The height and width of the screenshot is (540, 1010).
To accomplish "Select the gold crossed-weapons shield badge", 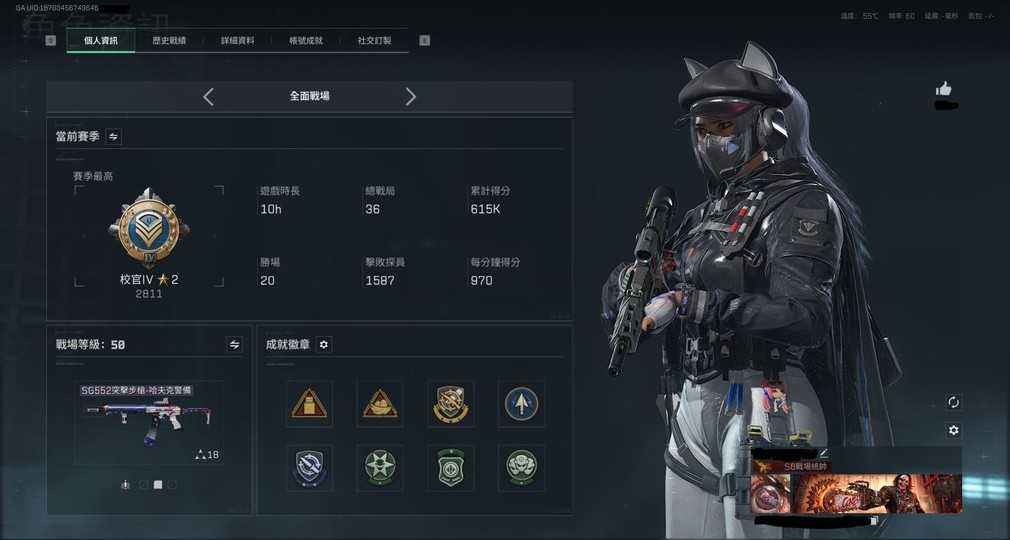I will pos(450,404).
